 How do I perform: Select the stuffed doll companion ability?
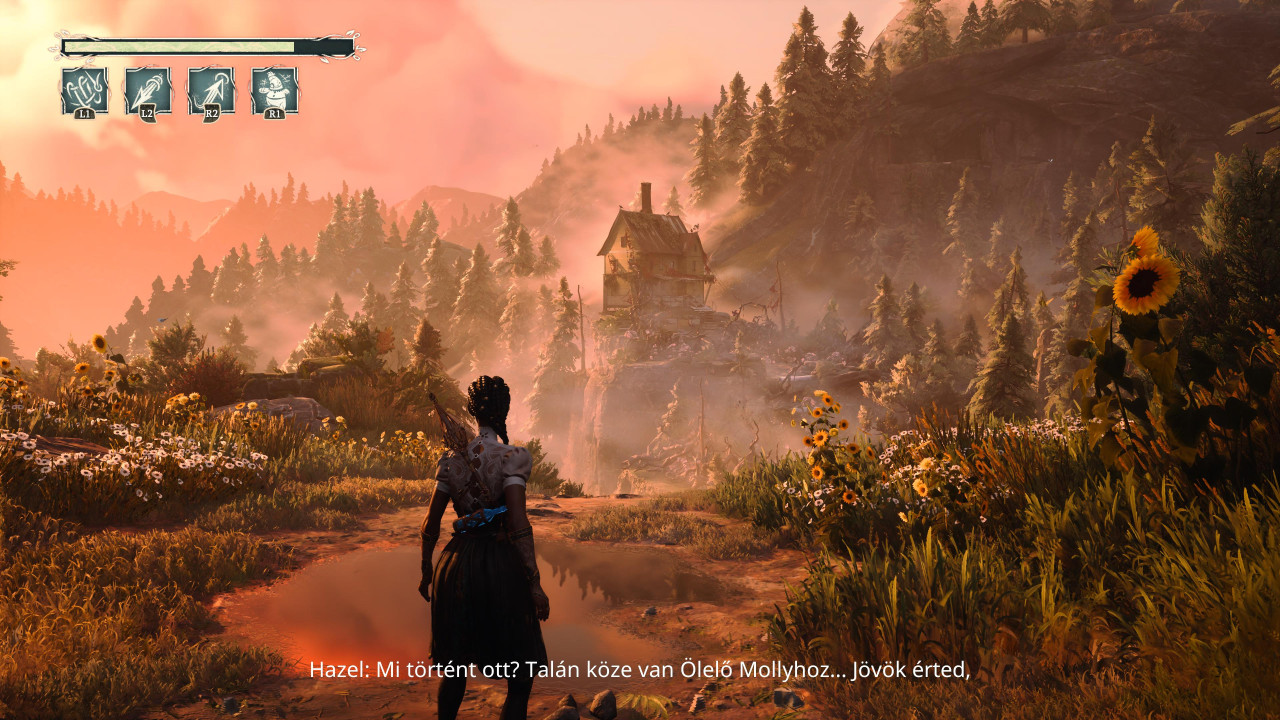coord(274,91)
